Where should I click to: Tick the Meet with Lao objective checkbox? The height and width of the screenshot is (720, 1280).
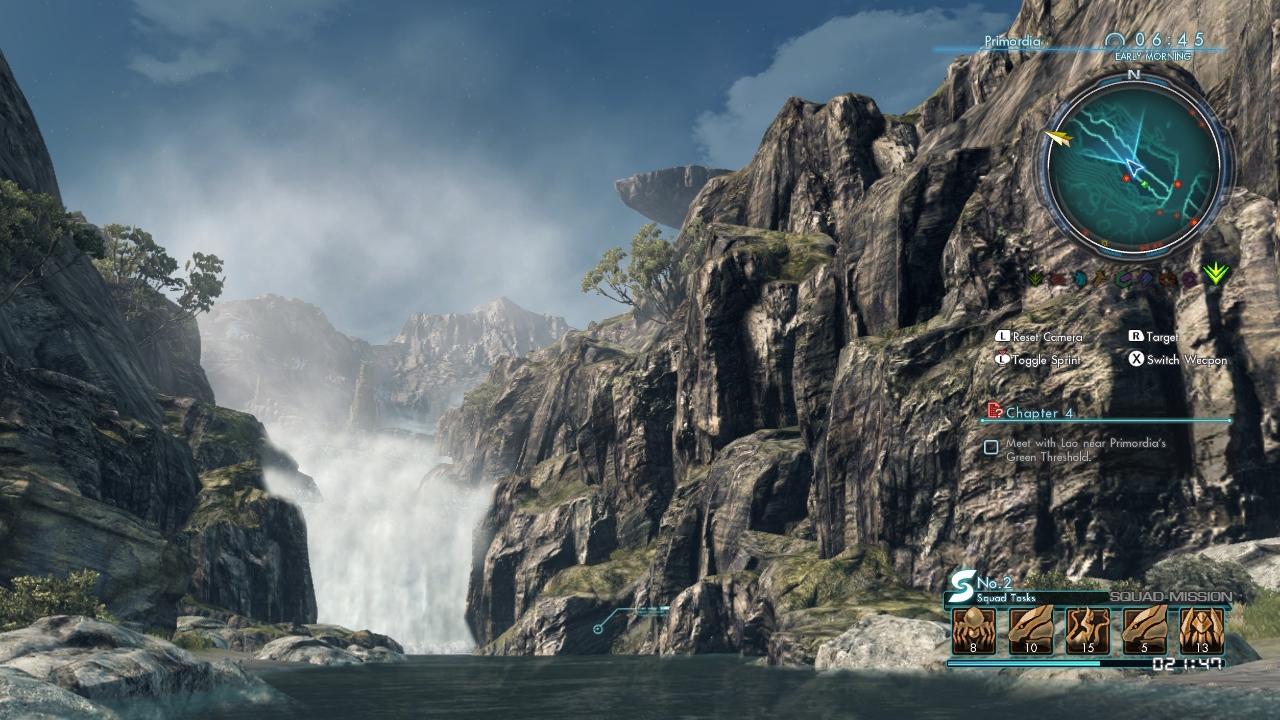click(x=991, y=447)
